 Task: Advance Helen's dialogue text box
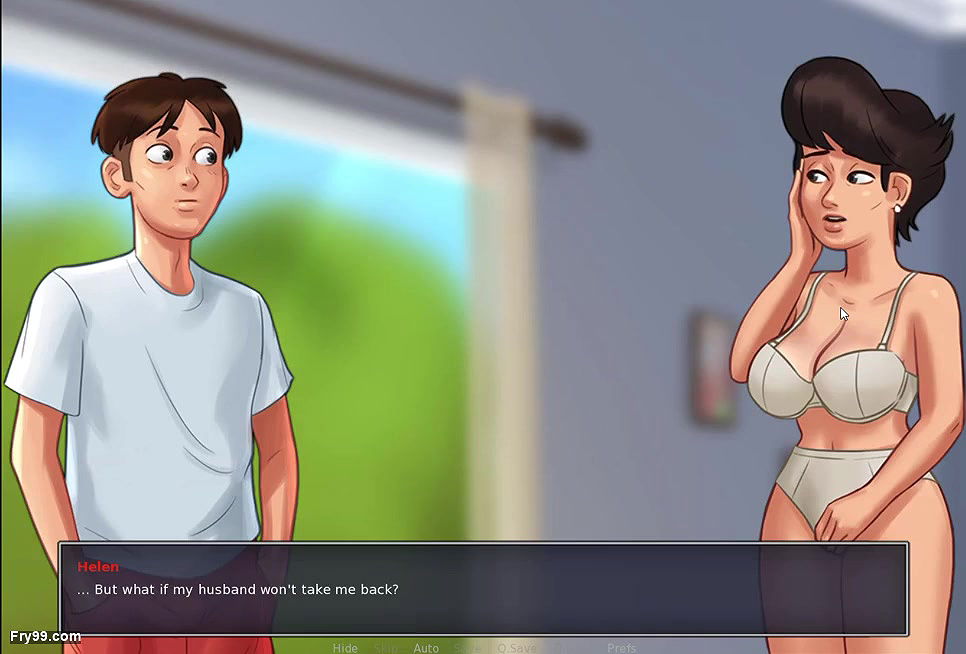(483, 589)
